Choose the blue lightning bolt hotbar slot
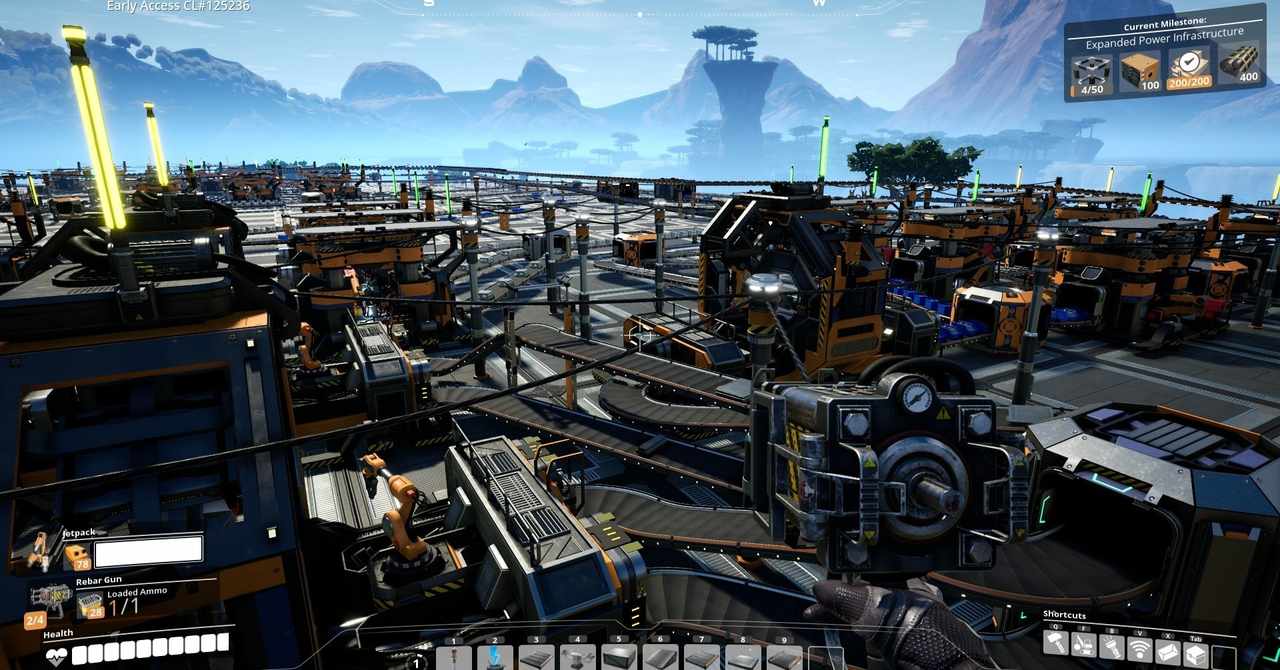The height and width of the screenshot is (670, 1280). [495, 659]
